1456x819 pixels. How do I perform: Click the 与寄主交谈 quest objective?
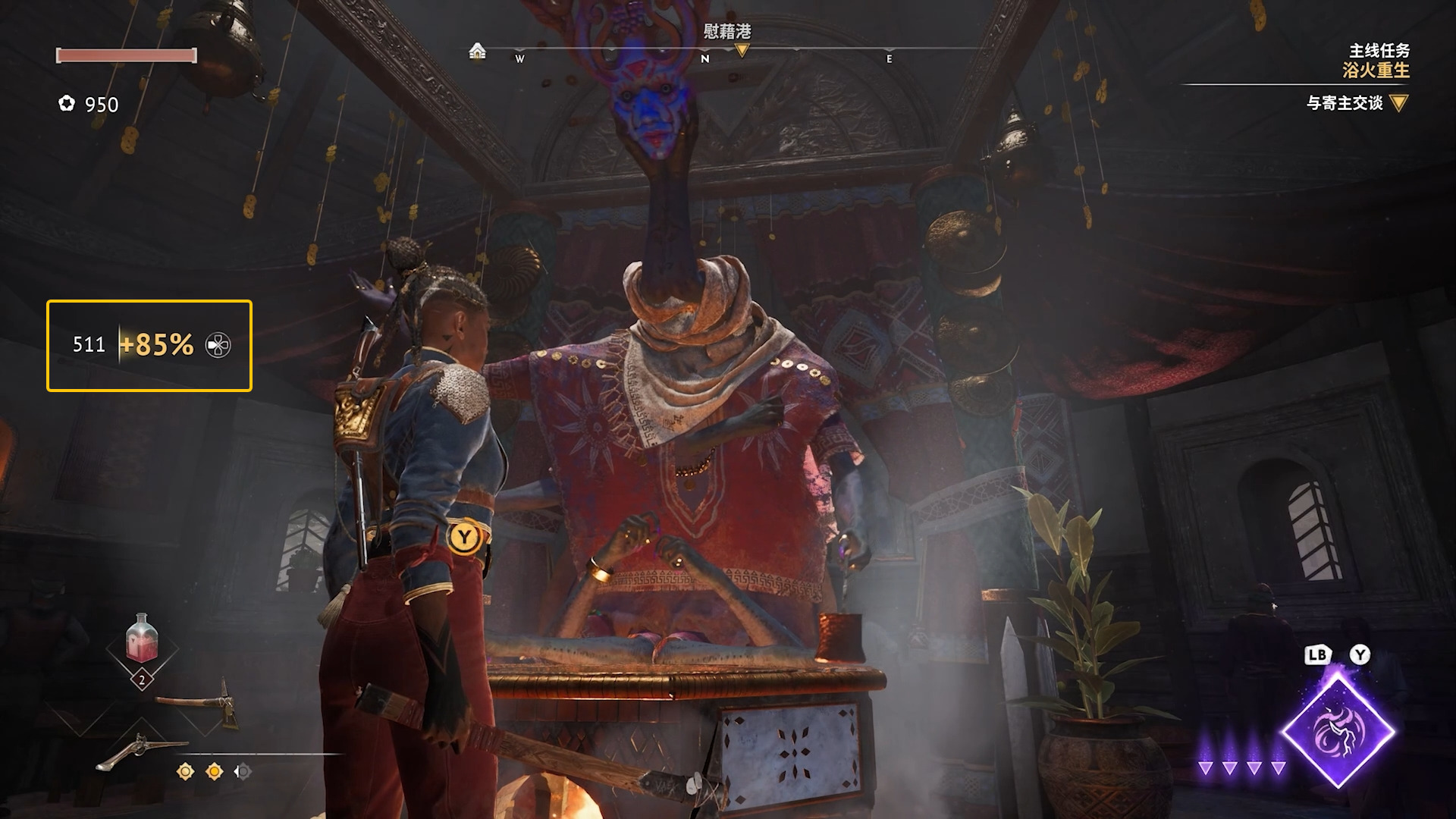tap(1345, 103)
